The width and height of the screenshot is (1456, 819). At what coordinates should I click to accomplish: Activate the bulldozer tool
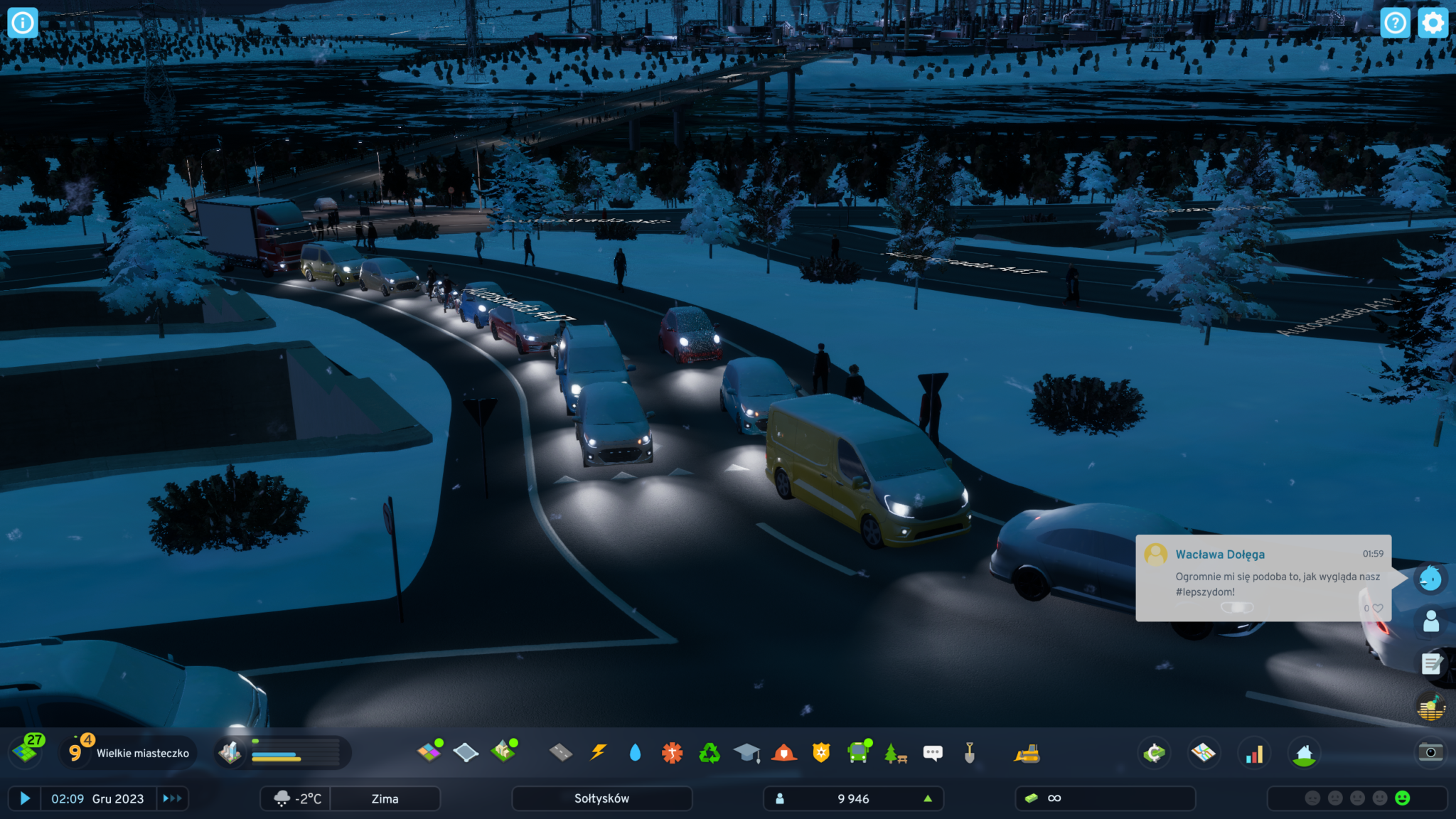[1027, 754]
